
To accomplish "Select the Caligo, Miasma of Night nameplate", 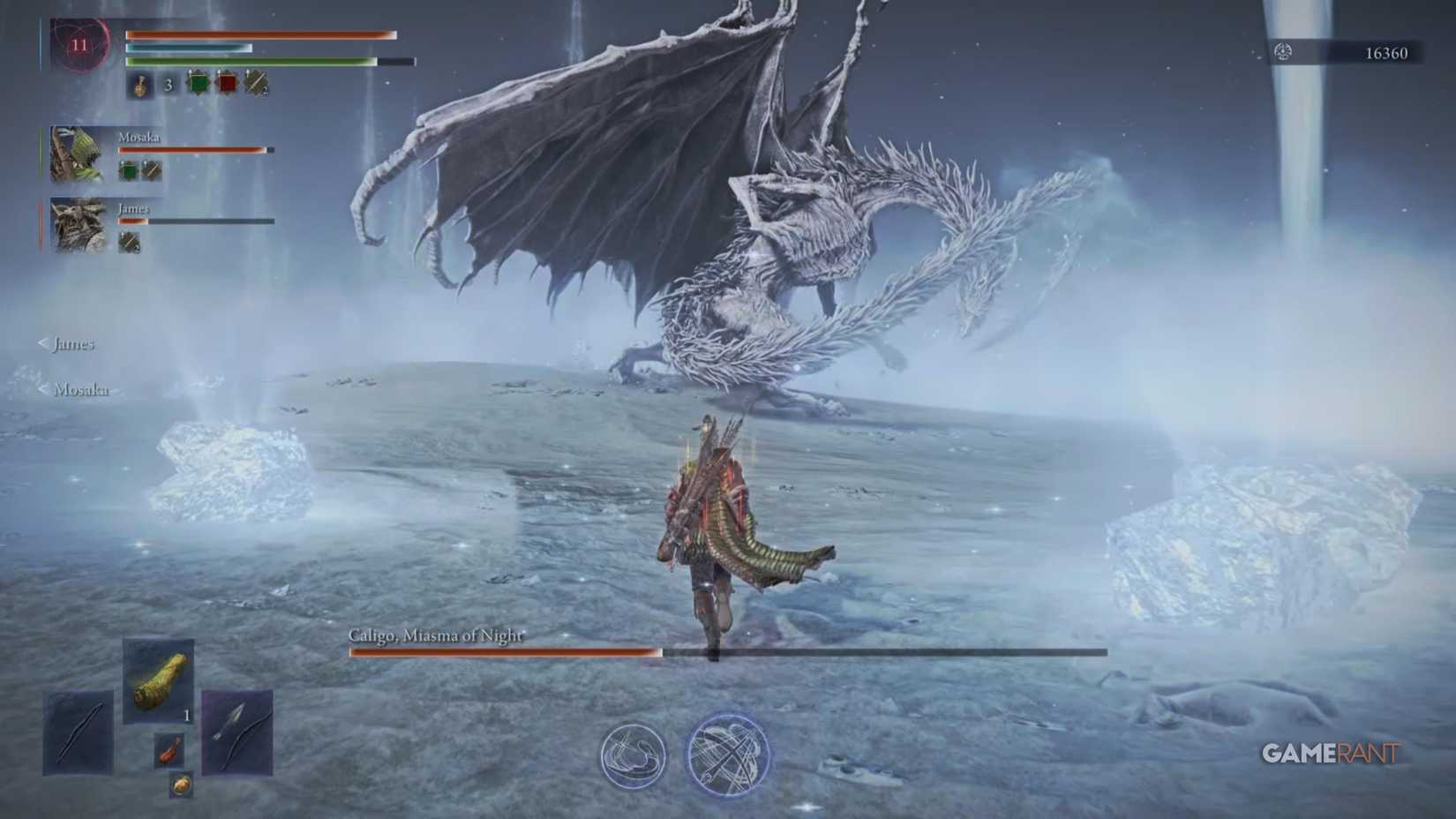I will click(x=439, y=634).
